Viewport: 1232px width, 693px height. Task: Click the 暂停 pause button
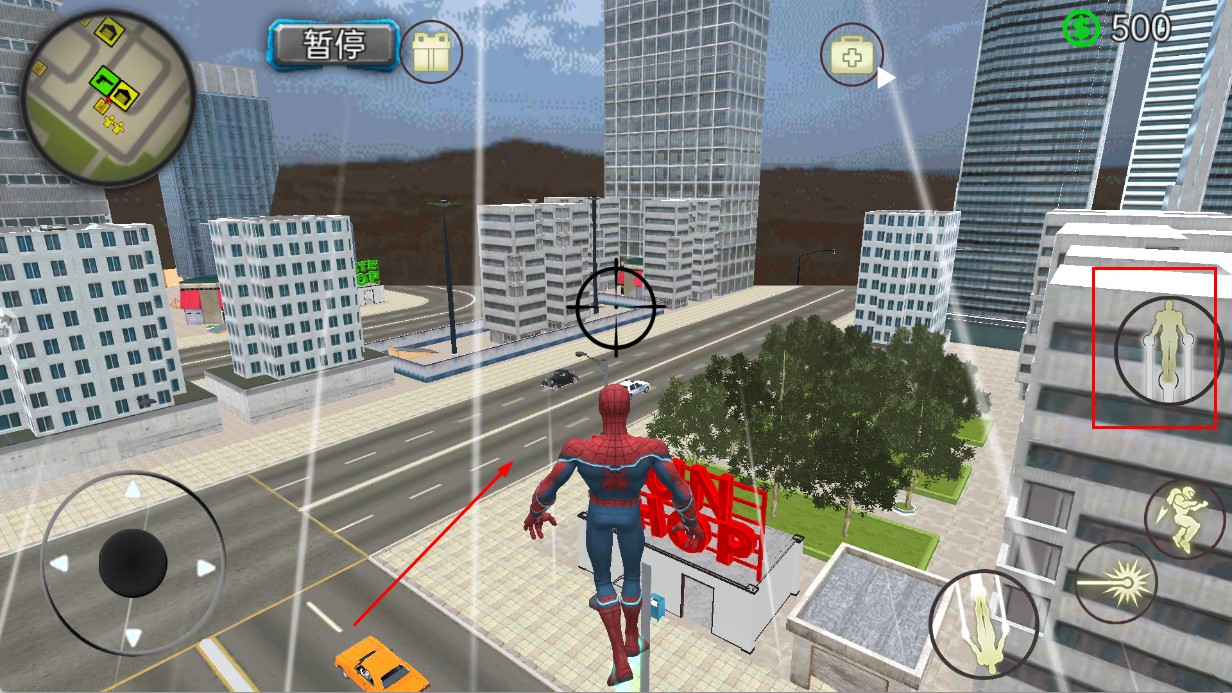pyautogui.click(x=333, y=45)
